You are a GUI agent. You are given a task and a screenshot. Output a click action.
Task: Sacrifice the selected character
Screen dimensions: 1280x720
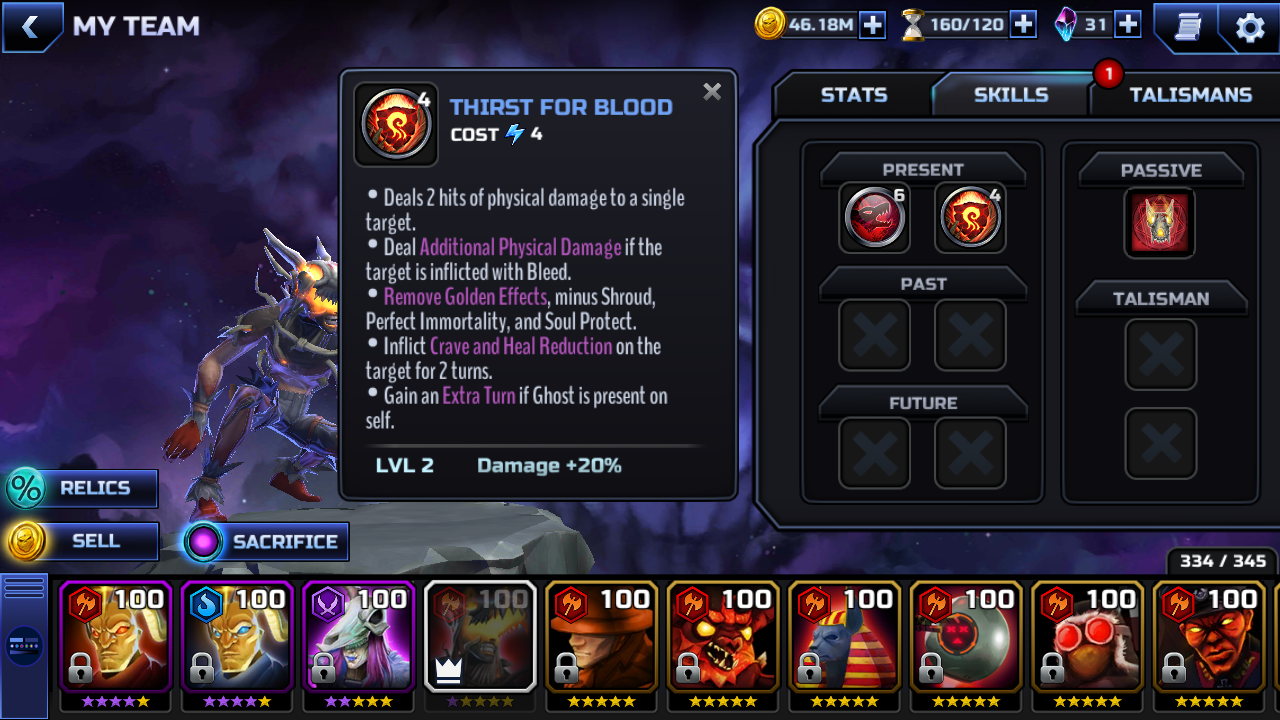tap(266, 542)
